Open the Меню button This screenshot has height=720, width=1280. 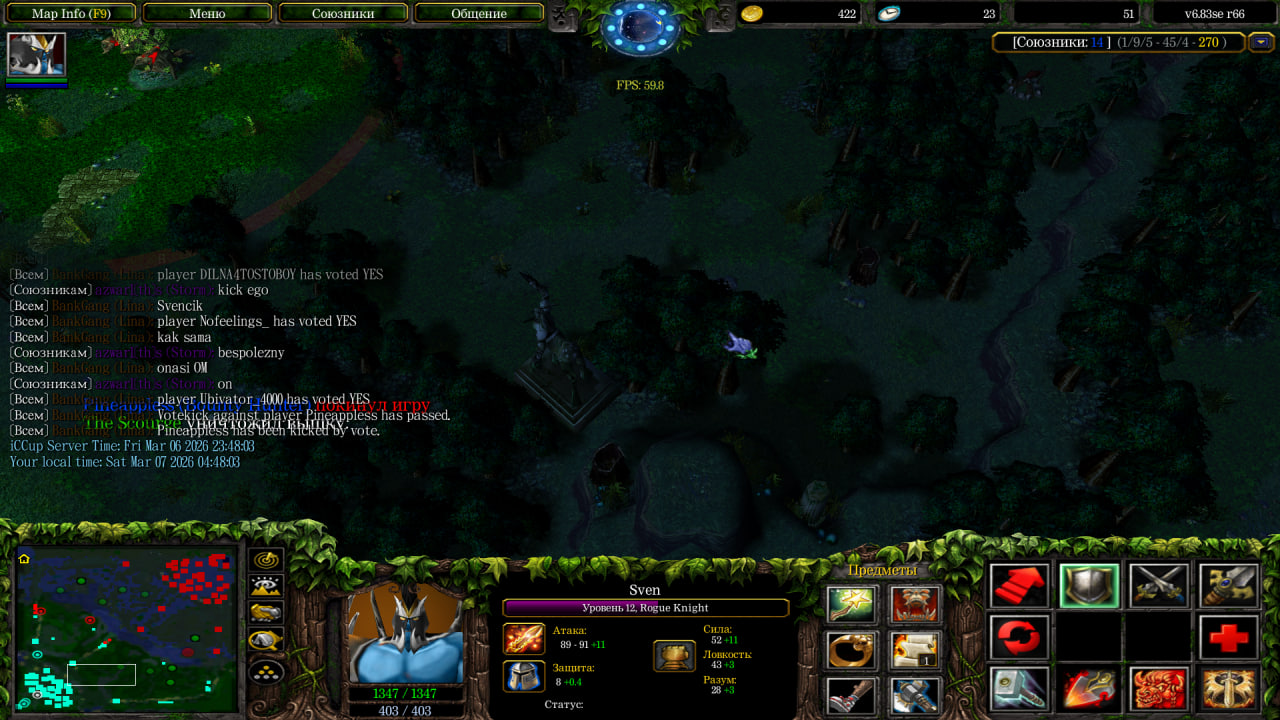(207, 14)
